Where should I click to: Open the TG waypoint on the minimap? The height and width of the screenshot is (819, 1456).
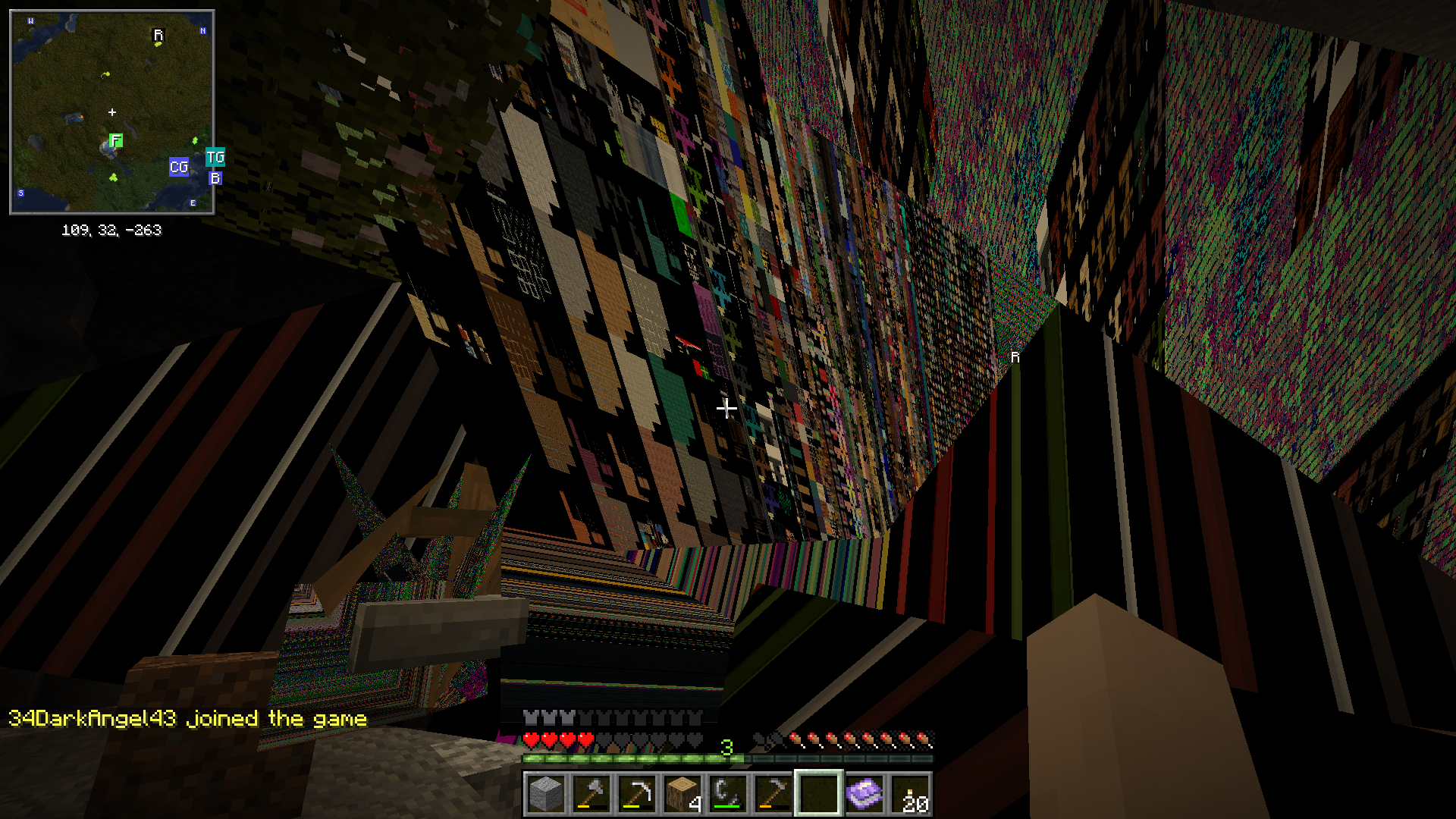tap(216, 157)
